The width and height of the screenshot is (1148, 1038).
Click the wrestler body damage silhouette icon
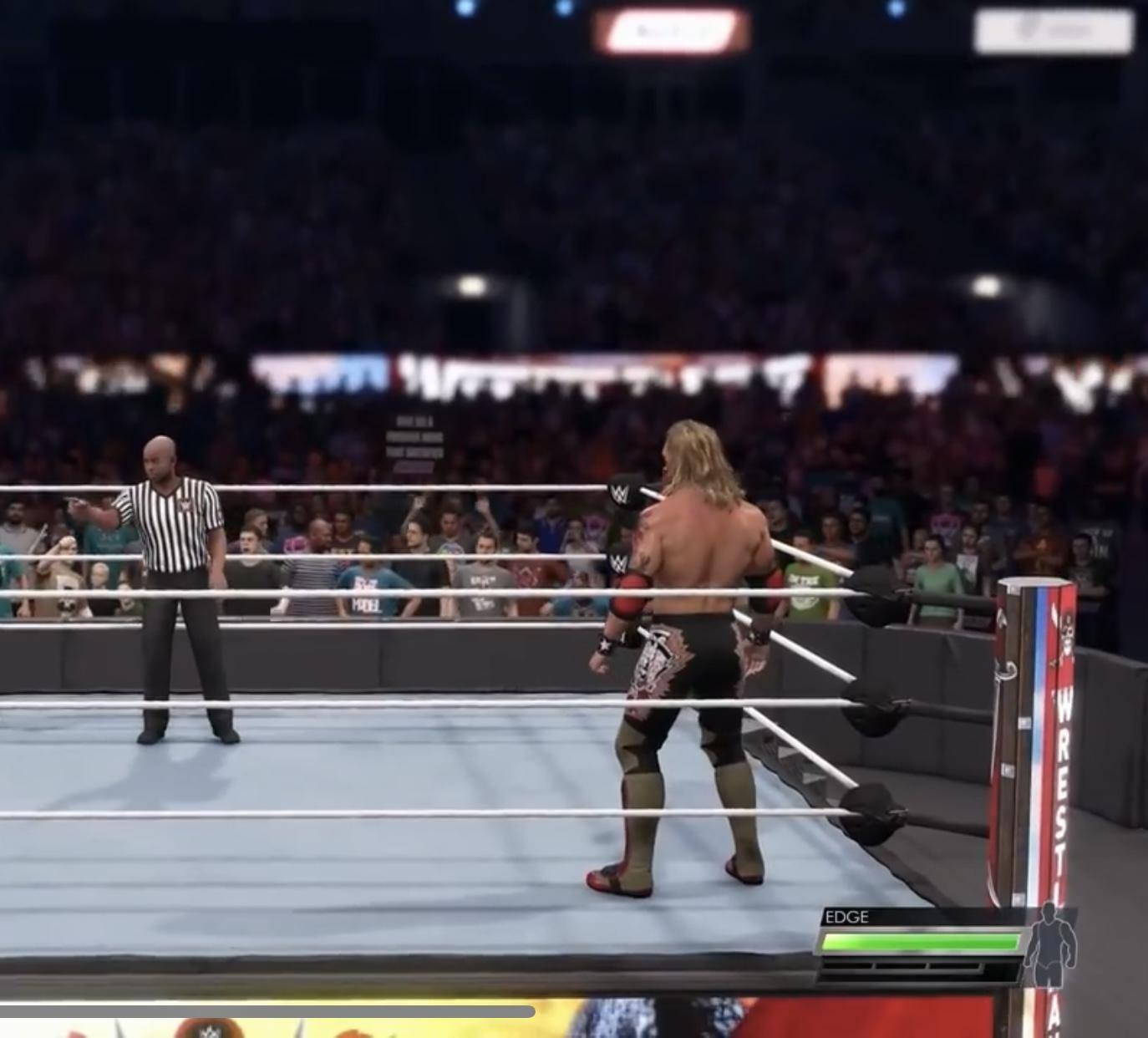click(x=1049, y=945)
